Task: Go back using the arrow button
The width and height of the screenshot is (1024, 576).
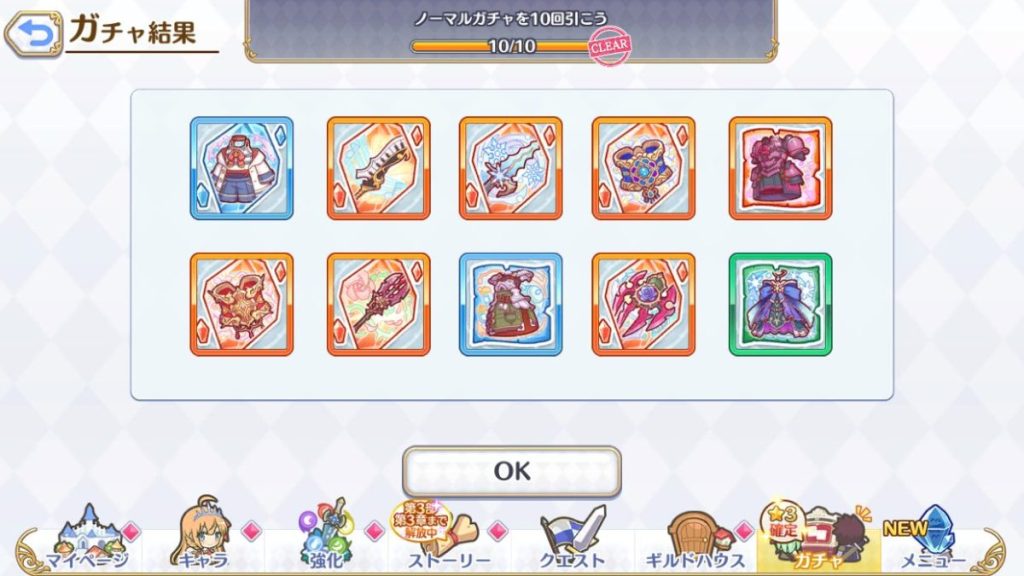Action: click(x=32, y=34)
